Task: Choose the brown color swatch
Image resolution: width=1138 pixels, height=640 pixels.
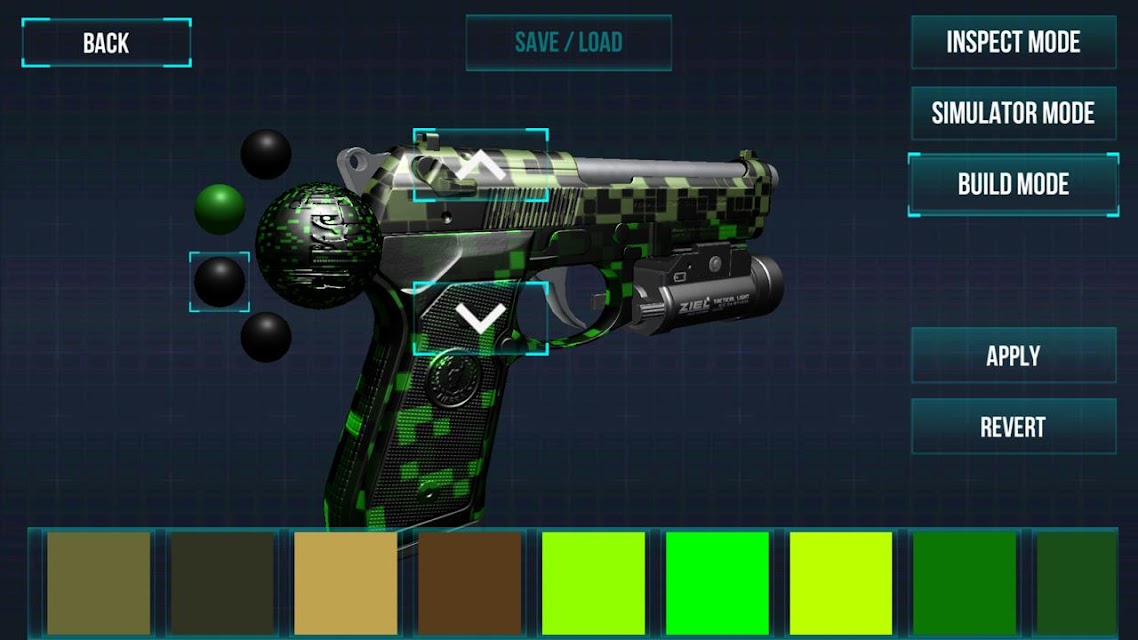Action: 469,583
